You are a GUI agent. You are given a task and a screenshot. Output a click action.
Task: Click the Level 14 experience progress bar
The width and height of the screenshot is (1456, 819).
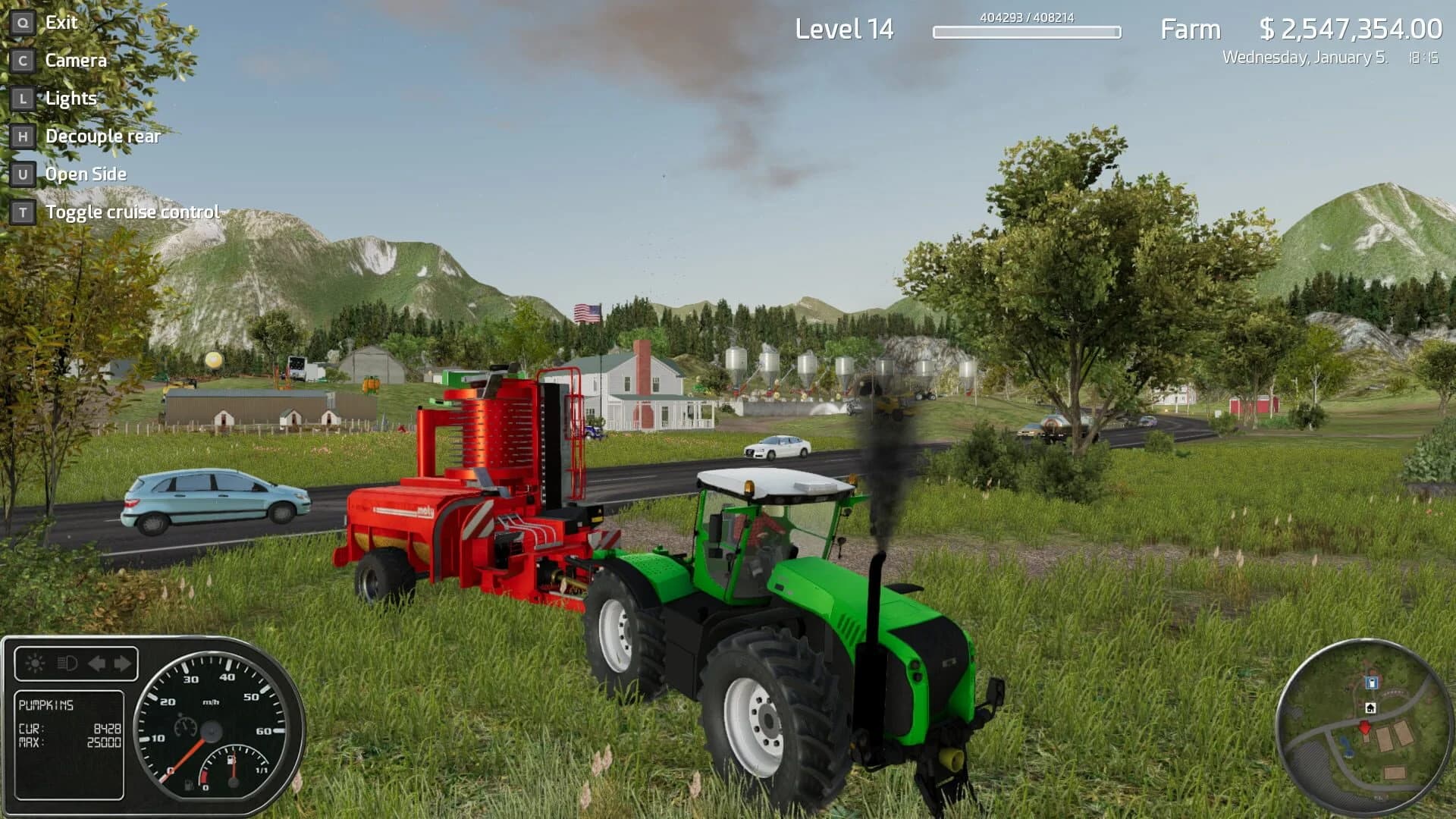(x=1028, y=33)
